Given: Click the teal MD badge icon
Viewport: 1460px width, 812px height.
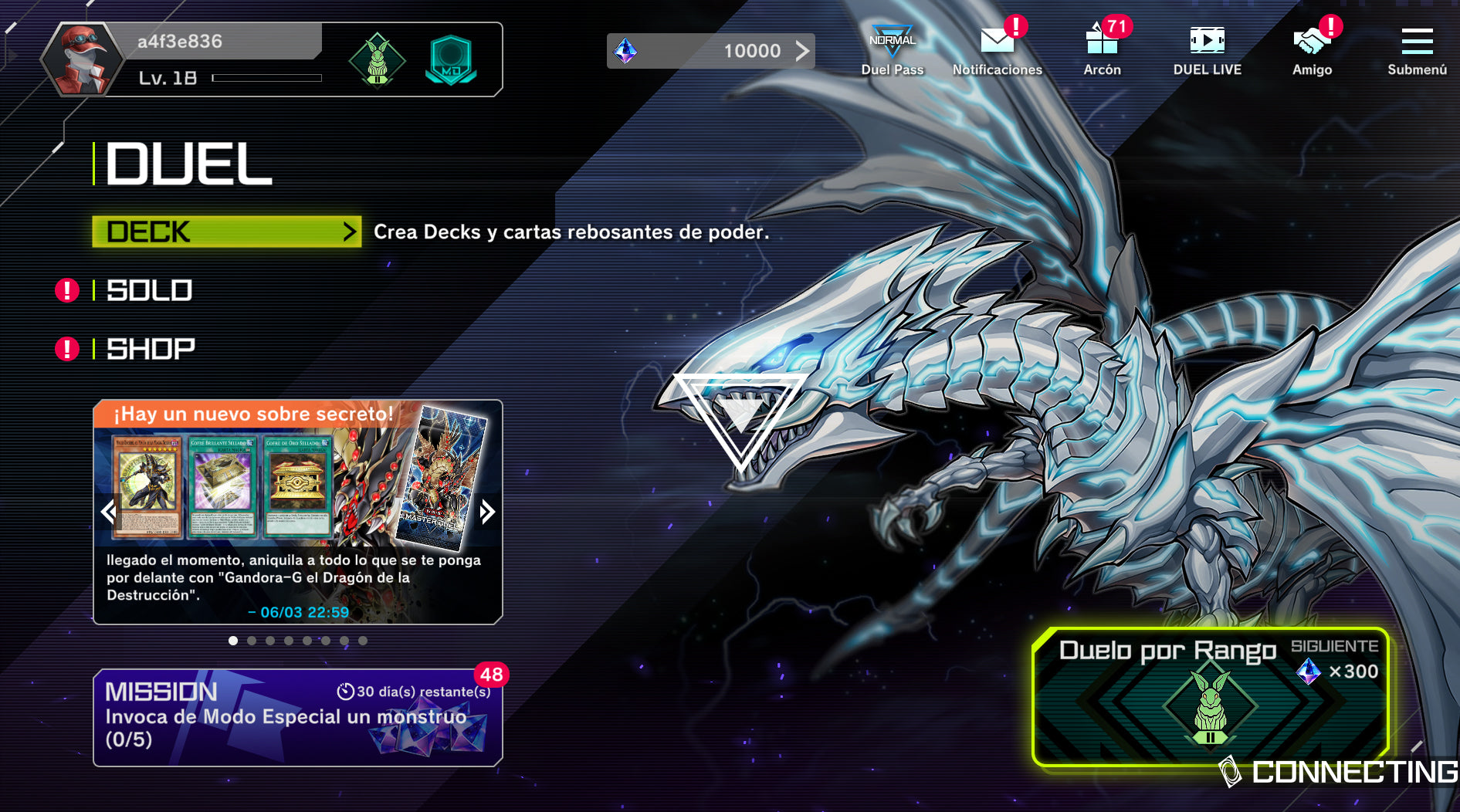Looking at the screenshot, I should point(451,60).
